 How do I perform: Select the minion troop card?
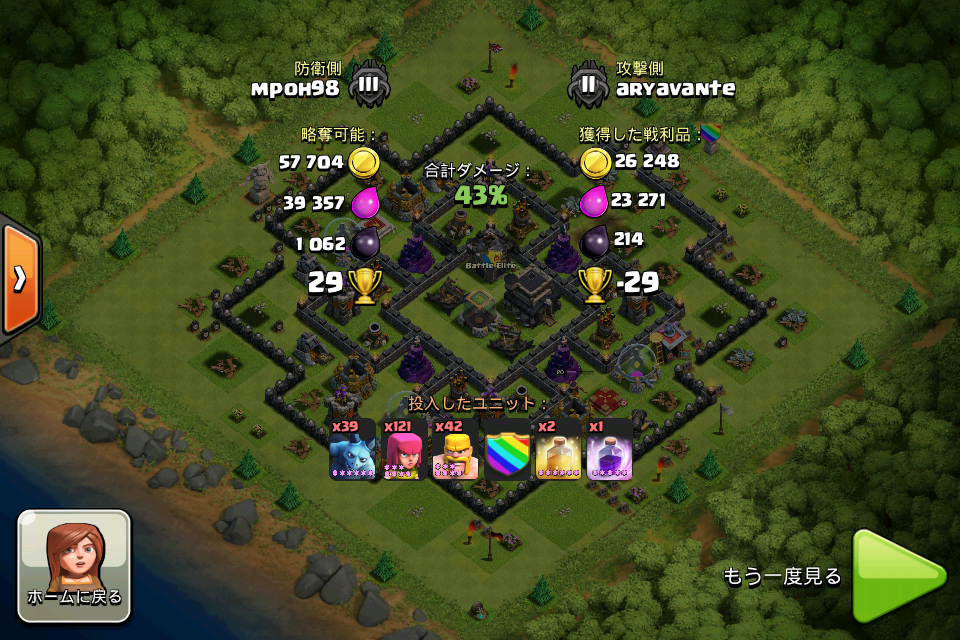coord(353,449)
